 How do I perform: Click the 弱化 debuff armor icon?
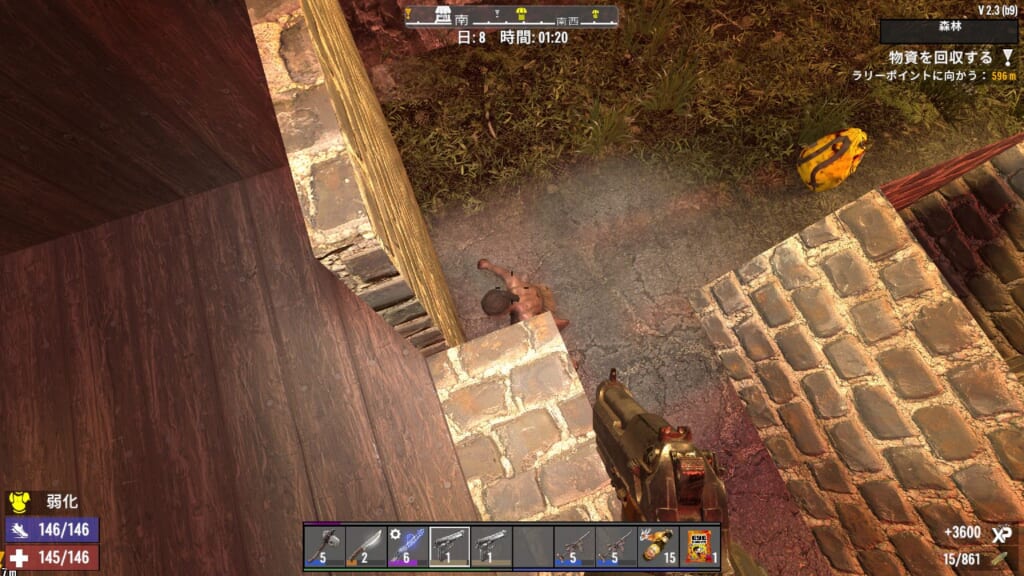17,501
